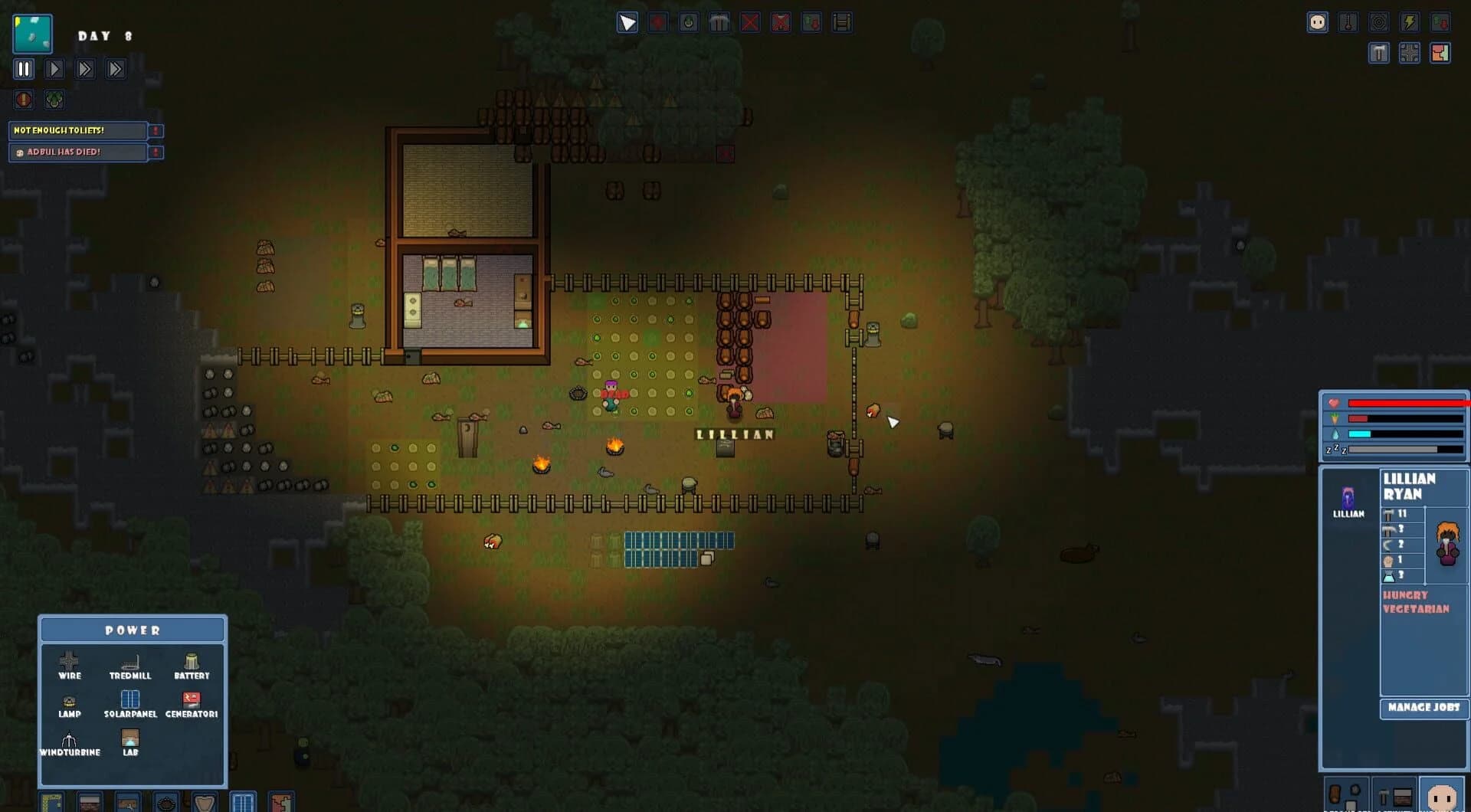Select the red X cancel tool
1471x812 pixels.
(750, 22)
